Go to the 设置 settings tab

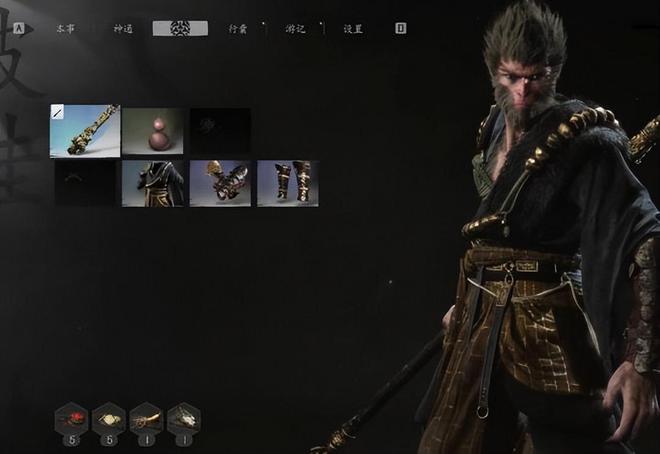point(353,29)
